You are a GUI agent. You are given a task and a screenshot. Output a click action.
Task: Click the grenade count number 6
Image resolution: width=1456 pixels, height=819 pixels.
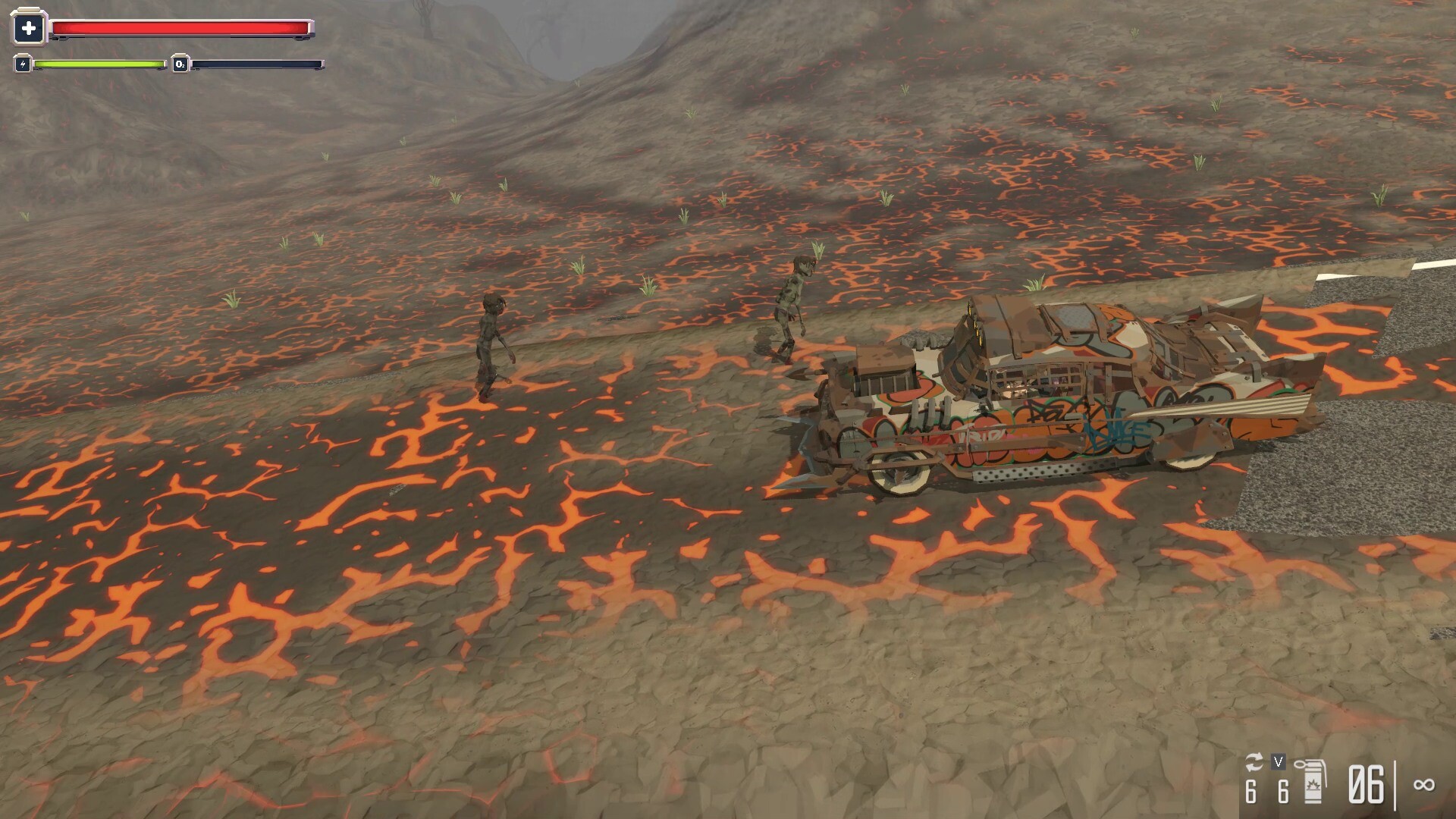tap(1252, 789)
